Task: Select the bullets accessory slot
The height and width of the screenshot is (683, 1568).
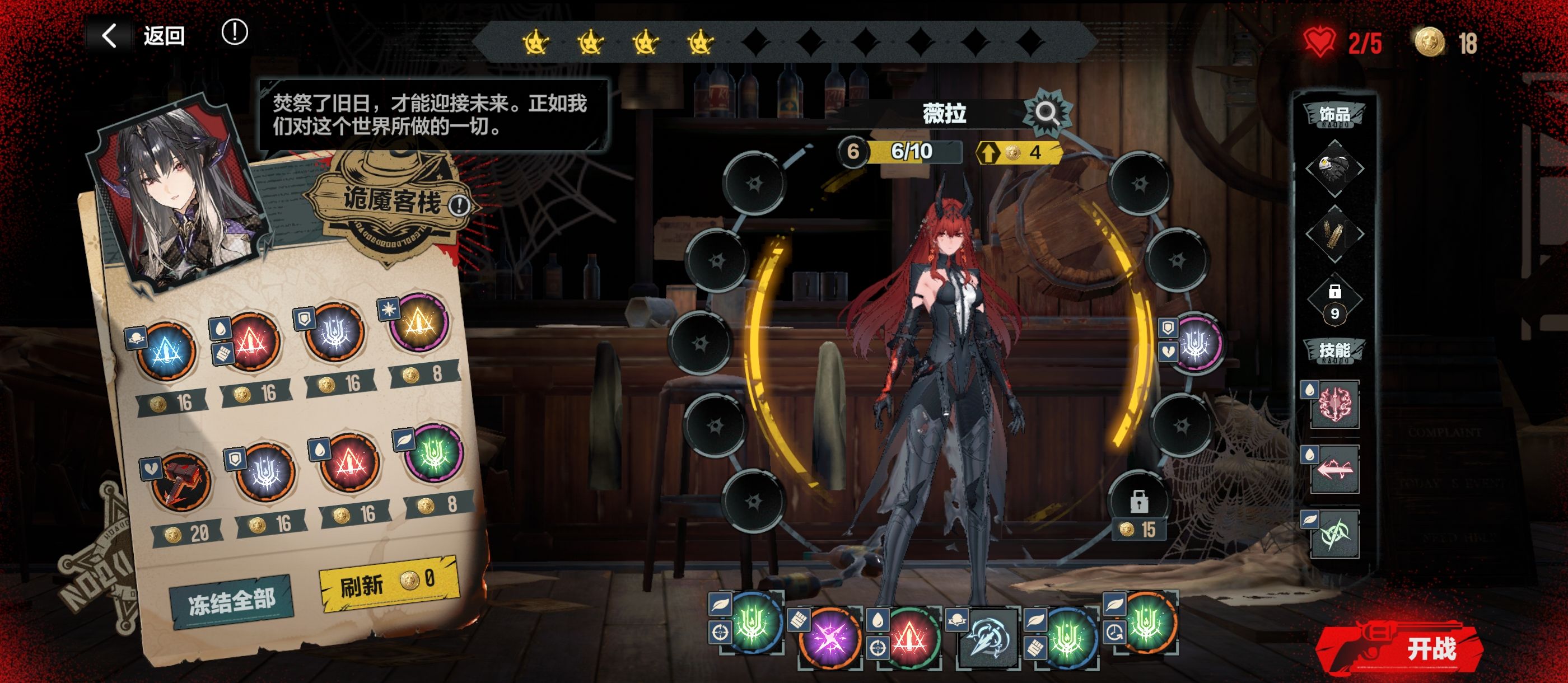Action: (1334, 234)
